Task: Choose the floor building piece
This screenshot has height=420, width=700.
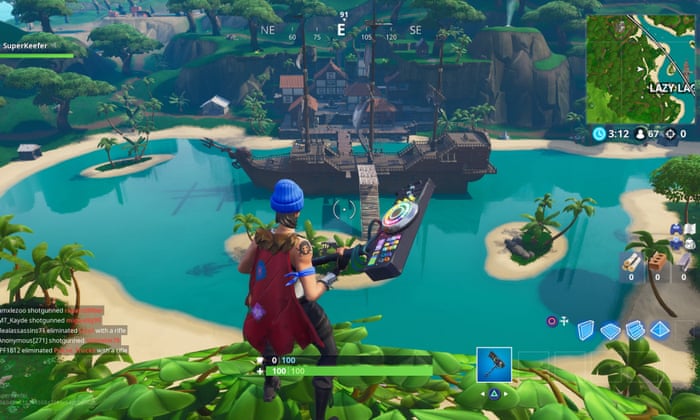Action: [610, 331]
